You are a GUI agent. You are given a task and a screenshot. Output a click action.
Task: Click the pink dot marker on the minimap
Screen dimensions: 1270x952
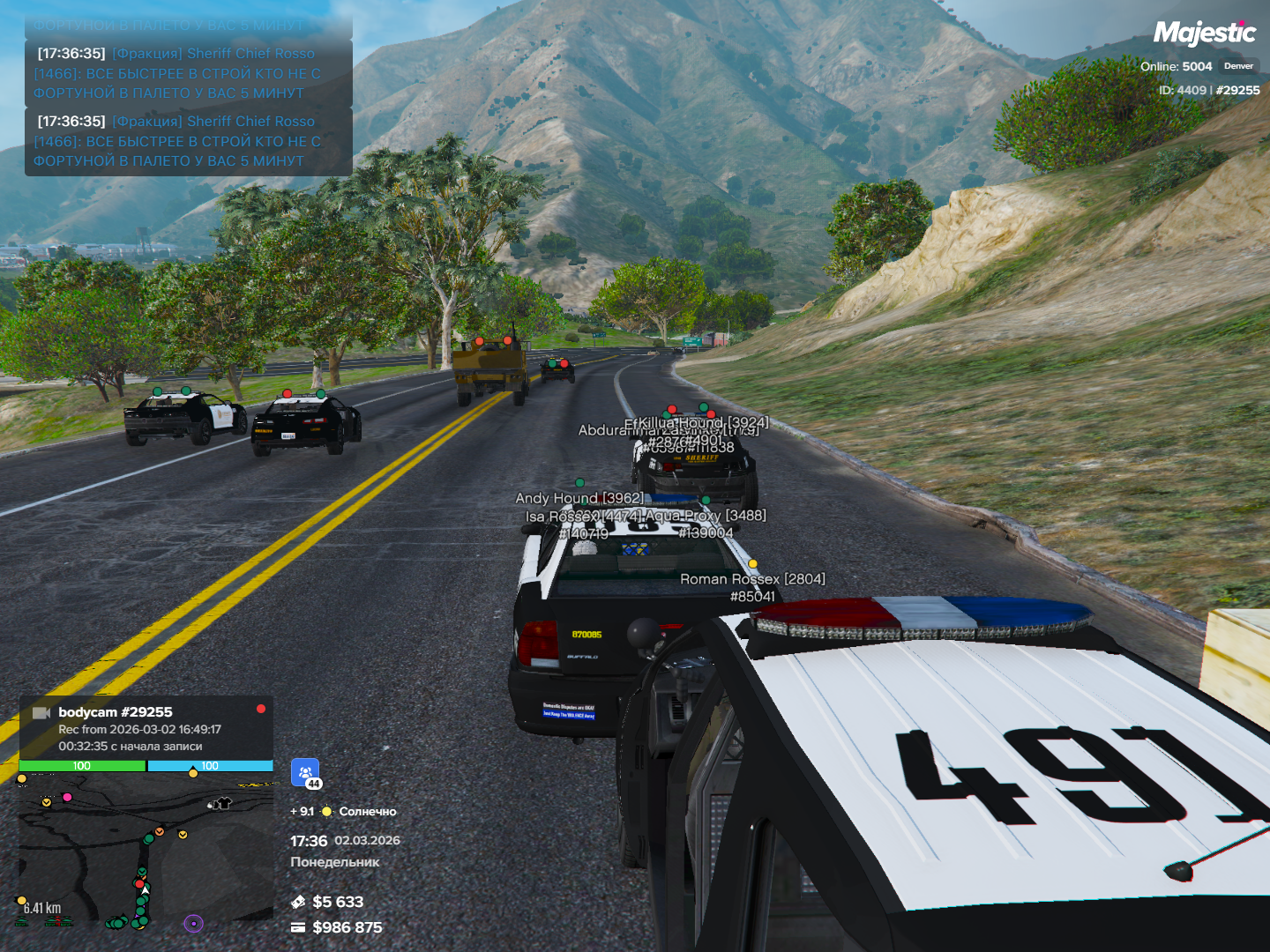pyautogui.click(x=67, y=797)
